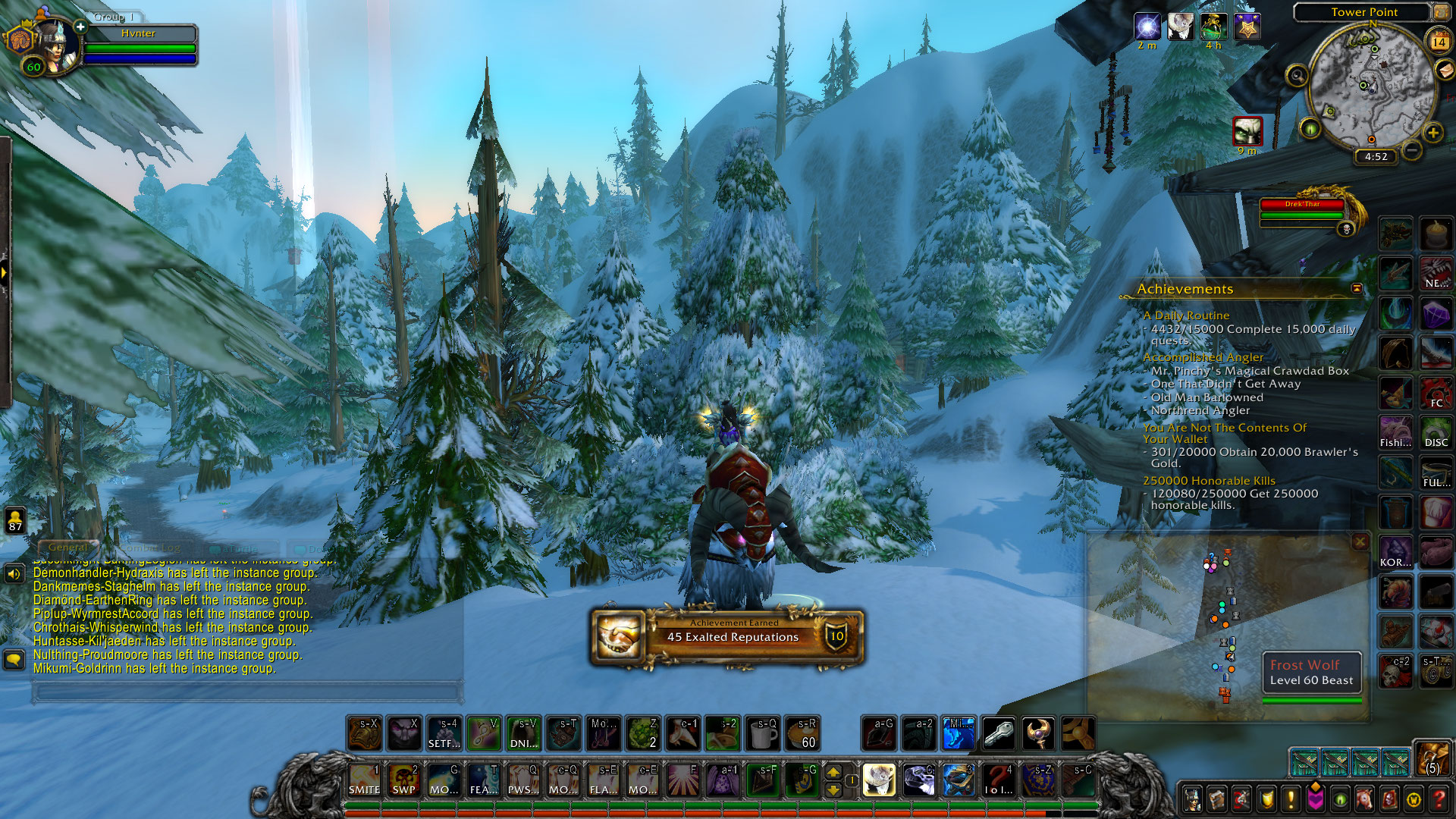Activate the SWP skull spell icon
Screen dimensions: 1456x819
tap(403, 780)
